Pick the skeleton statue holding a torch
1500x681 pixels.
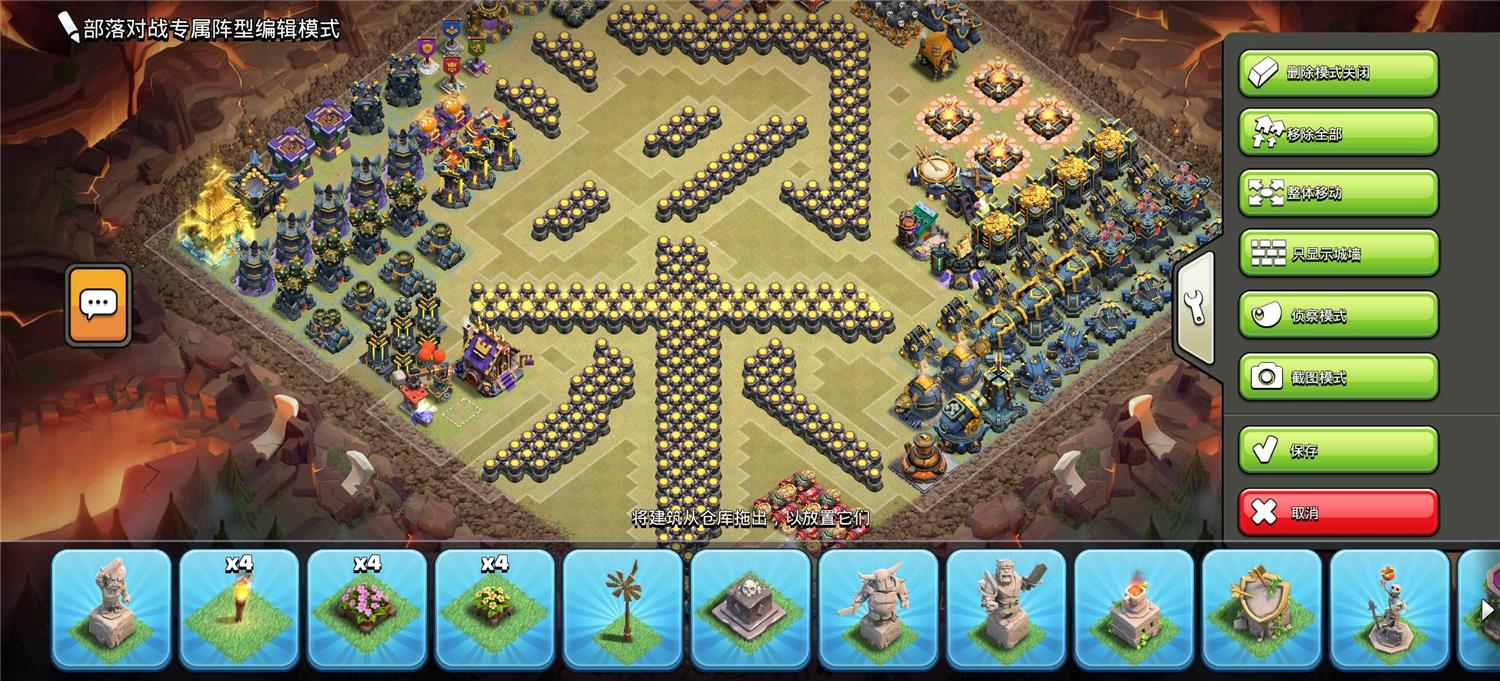1391,609
